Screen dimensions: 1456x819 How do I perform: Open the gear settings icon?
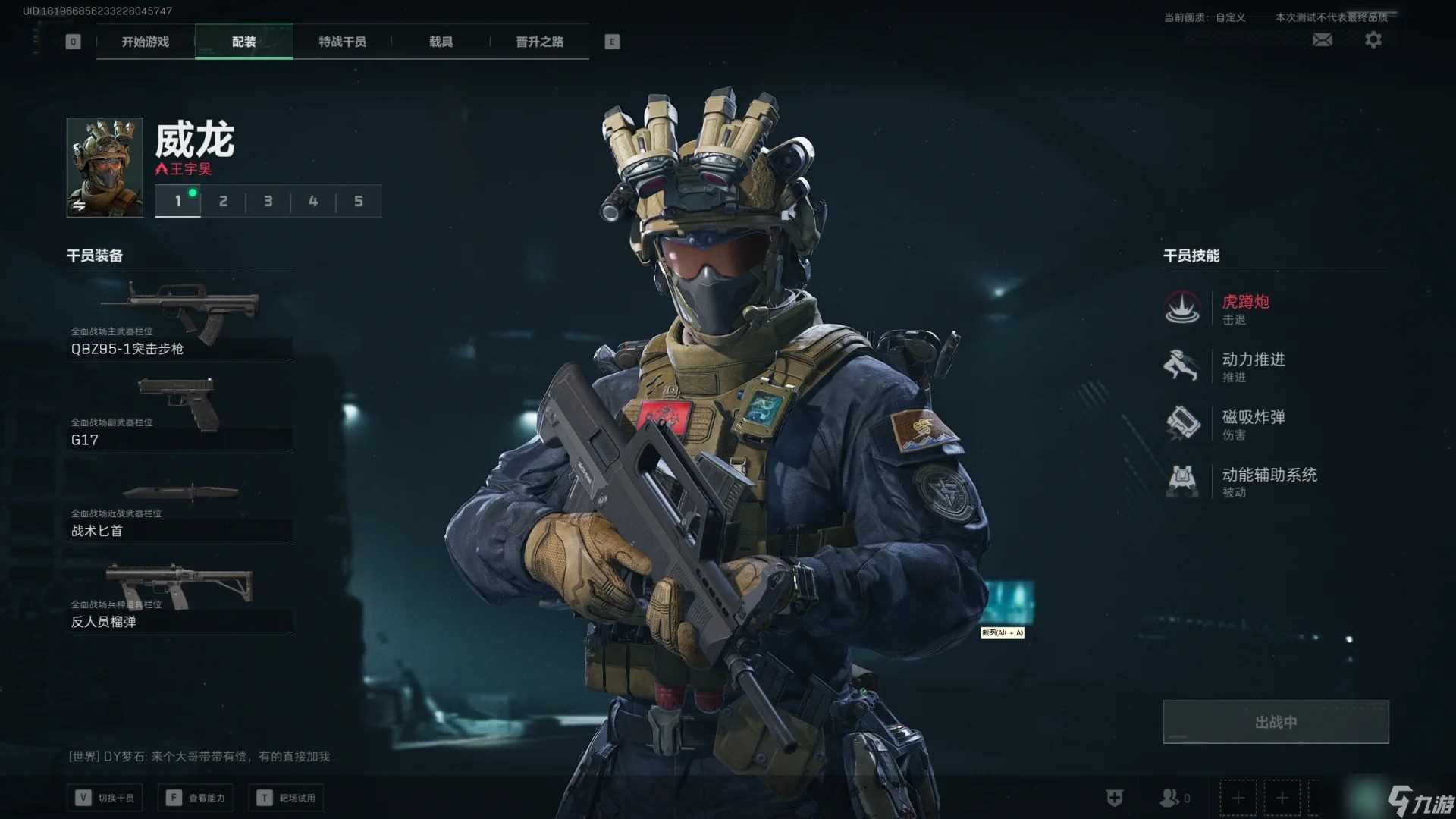coord(1373,39)
